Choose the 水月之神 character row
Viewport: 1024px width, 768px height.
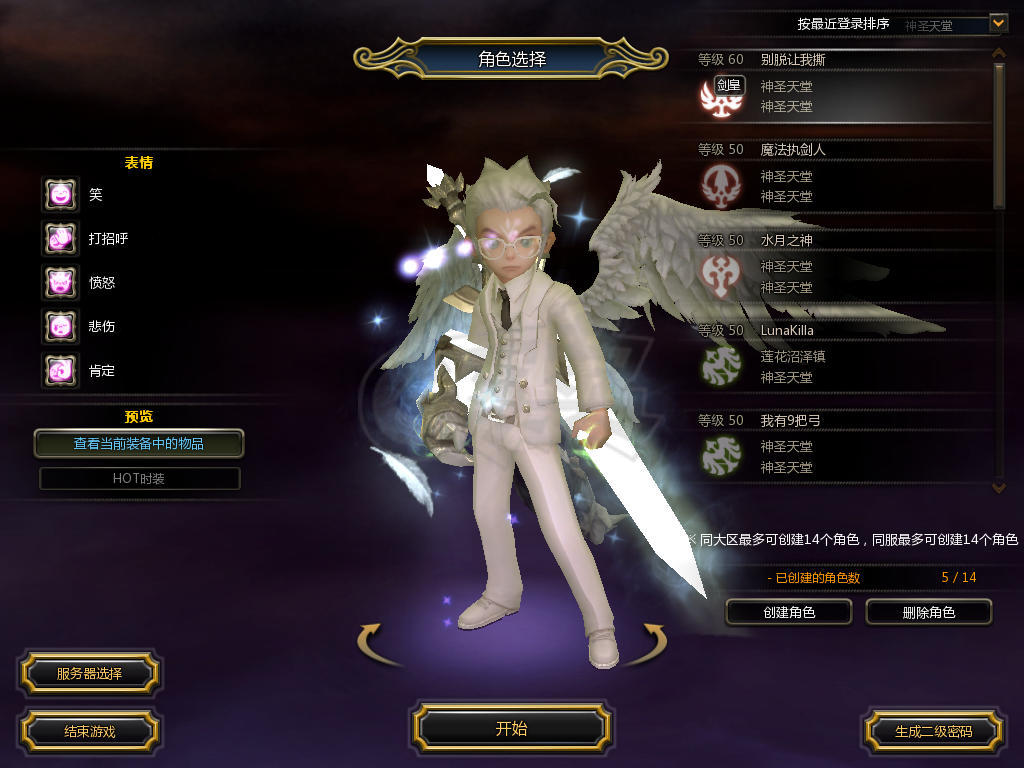(840, 267)
